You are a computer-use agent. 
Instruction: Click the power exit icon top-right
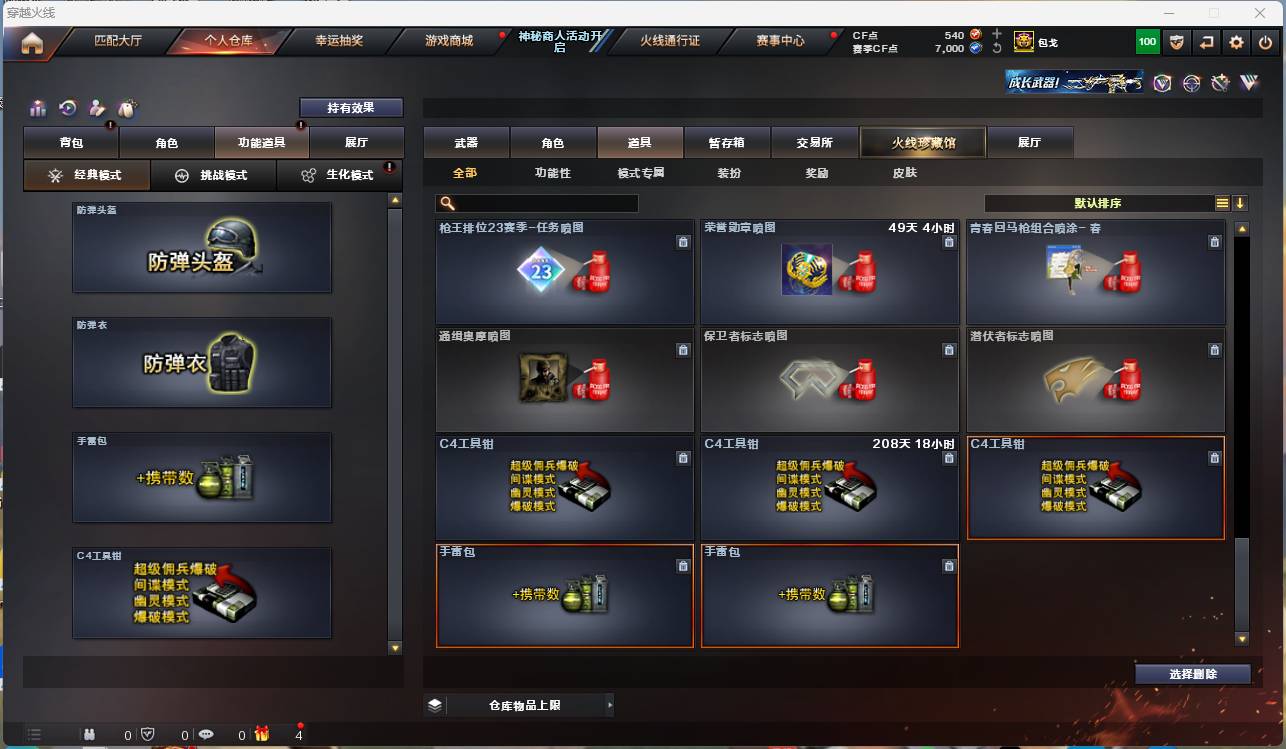(x=1264, y=42)
